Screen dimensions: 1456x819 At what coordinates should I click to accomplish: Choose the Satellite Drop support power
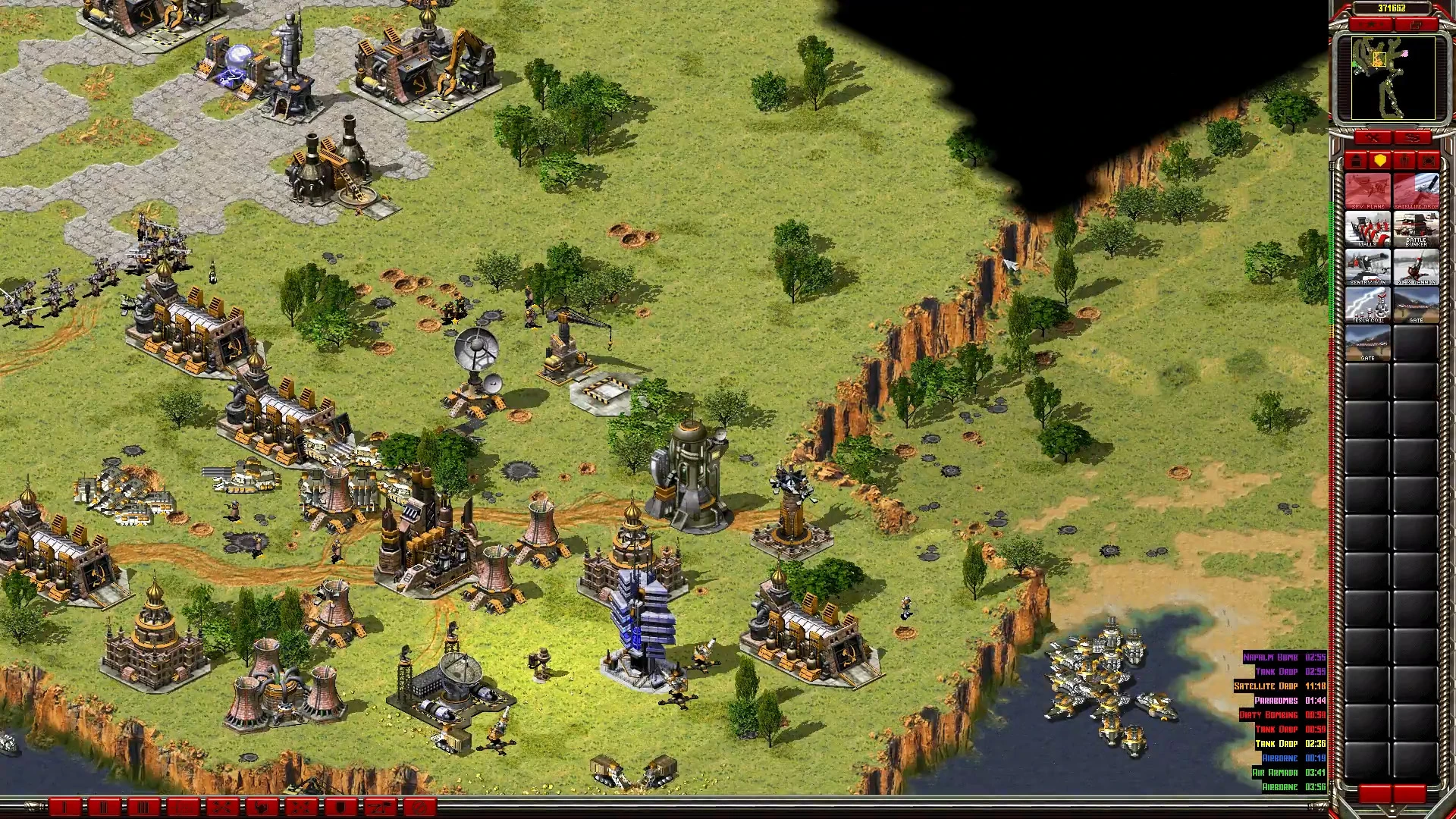pos(1416,191)
